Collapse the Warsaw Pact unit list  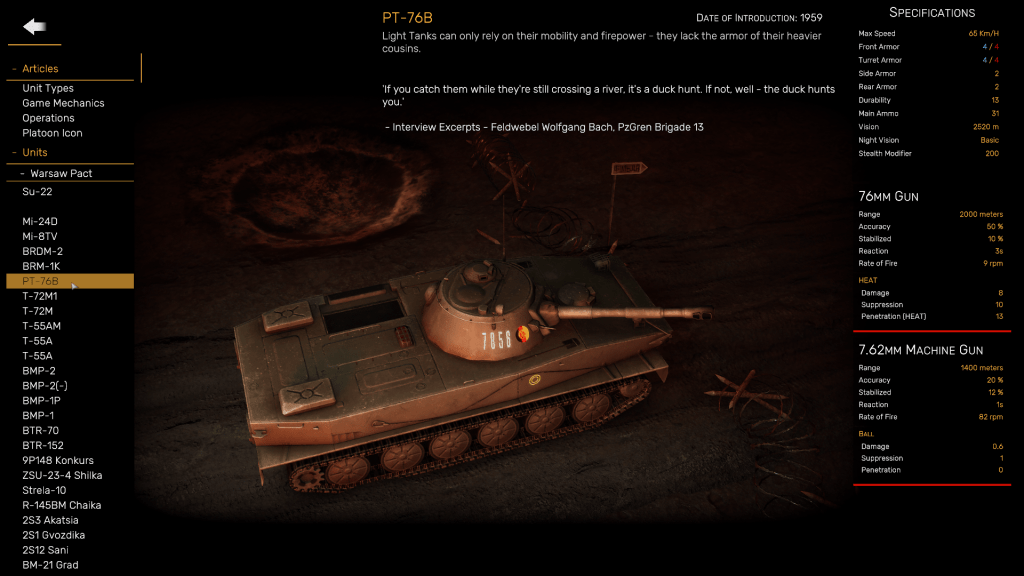[60, 174]
